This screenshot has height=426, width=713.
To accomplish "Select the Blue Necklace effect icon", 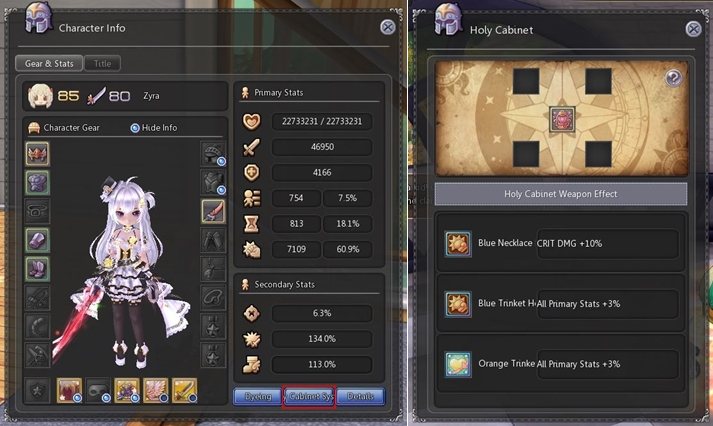I will click(x=459, y=242).
